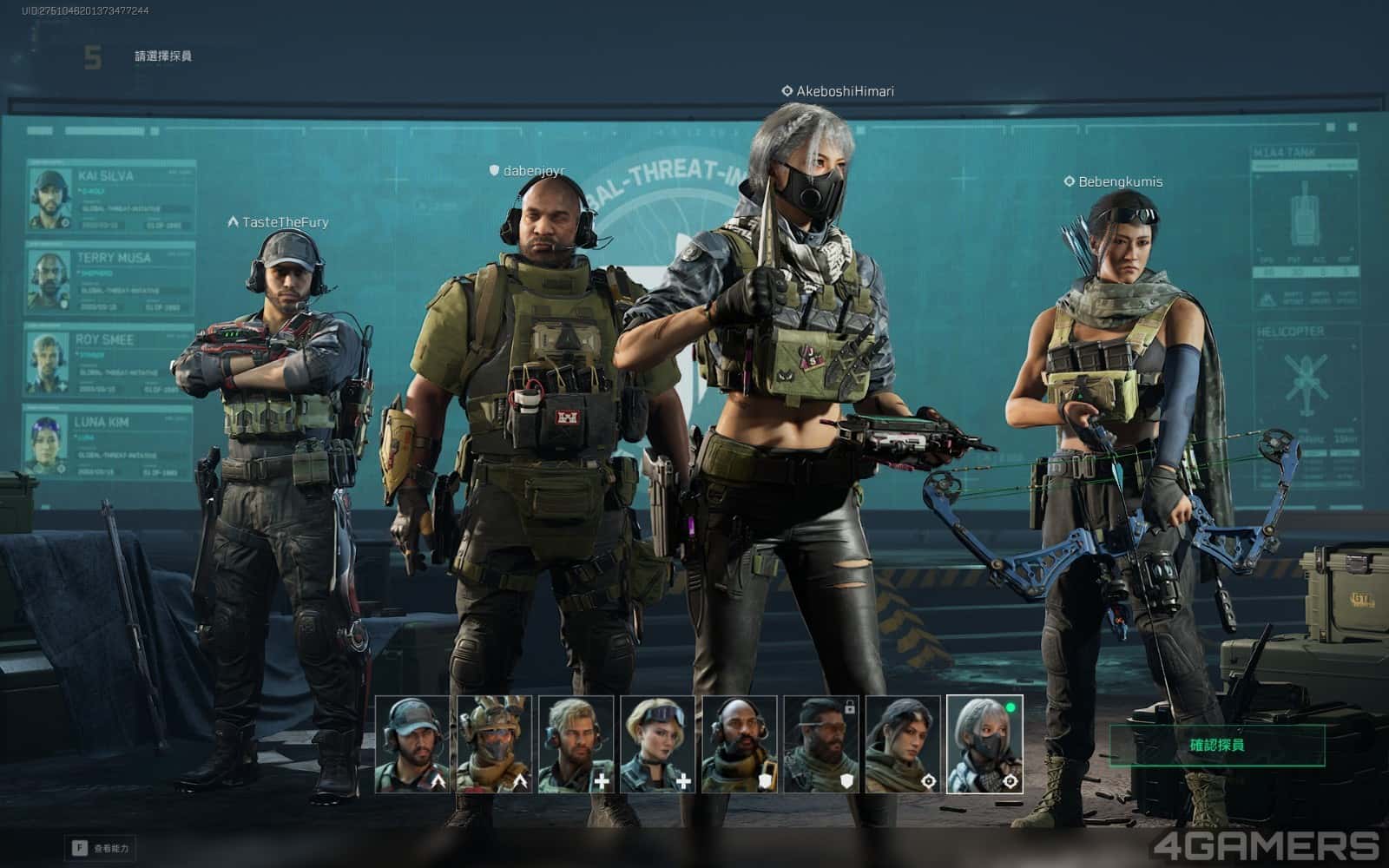Image resolution: width=1389 pixels, height=868 pixels.
Task: Choose the helmeted operator with tan scarf
Action: point(494,745)
